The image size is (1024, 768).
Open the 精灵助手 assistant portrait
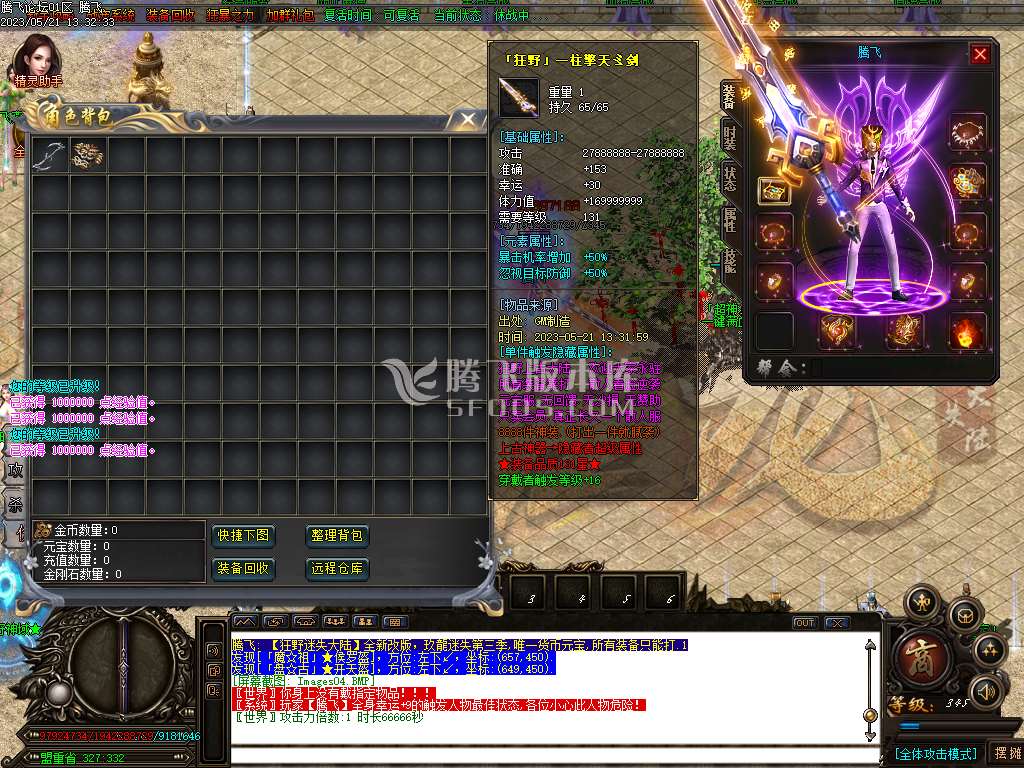38,60
